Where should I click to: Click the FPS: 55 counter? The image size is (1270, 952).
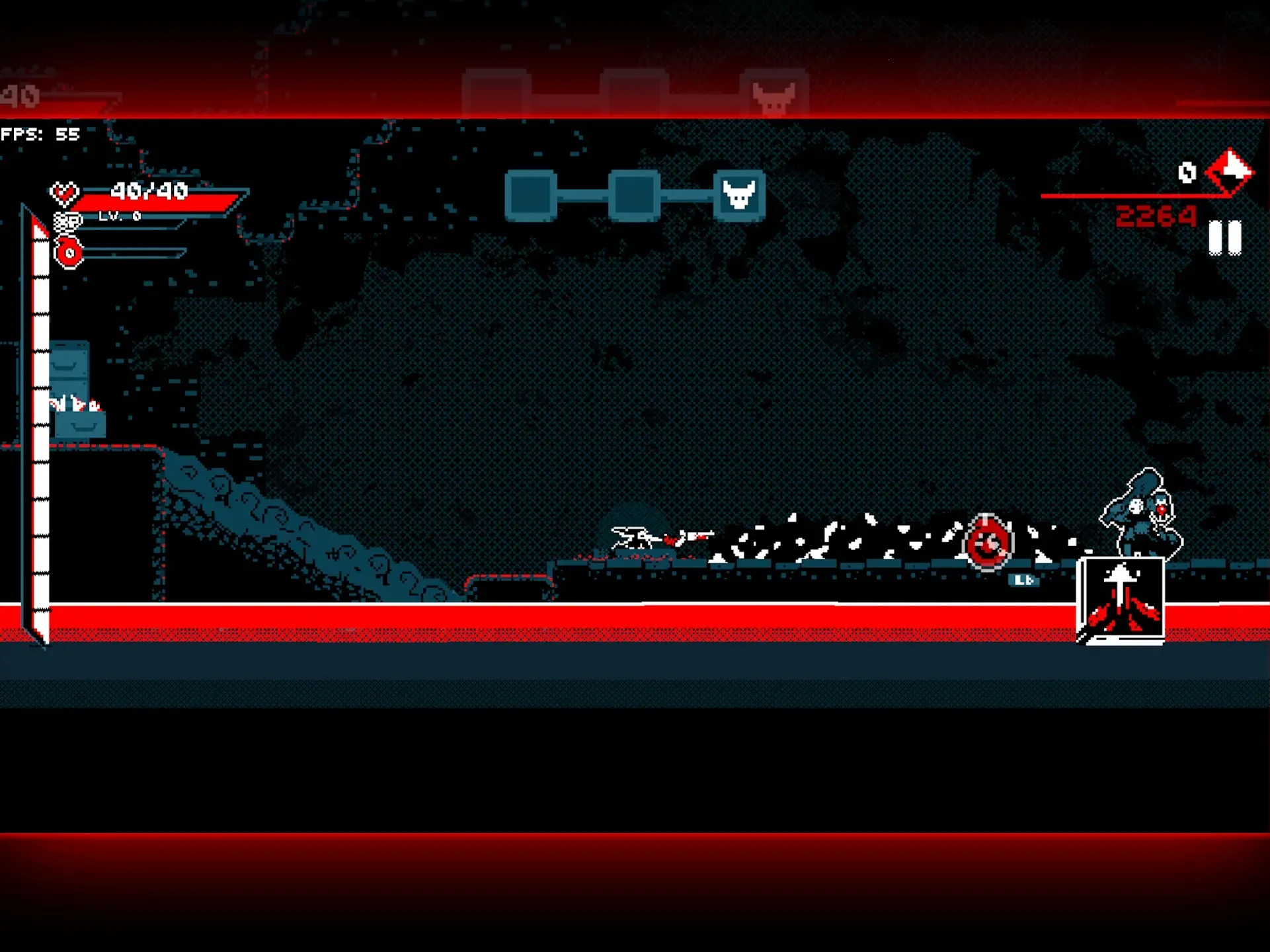coord(38,135)
